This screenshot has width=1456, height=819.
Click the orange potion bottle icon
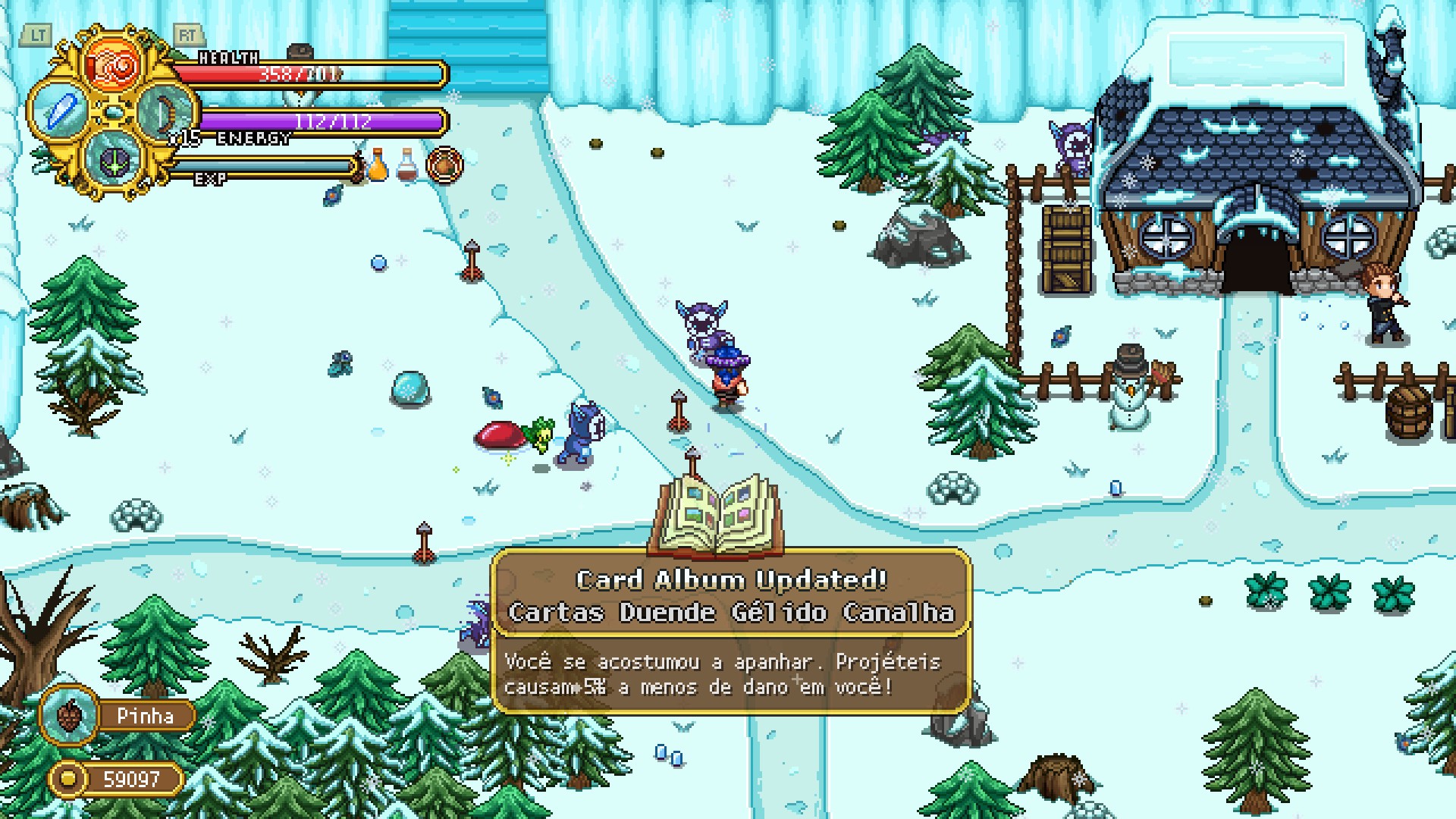click(x=378, y=163)
